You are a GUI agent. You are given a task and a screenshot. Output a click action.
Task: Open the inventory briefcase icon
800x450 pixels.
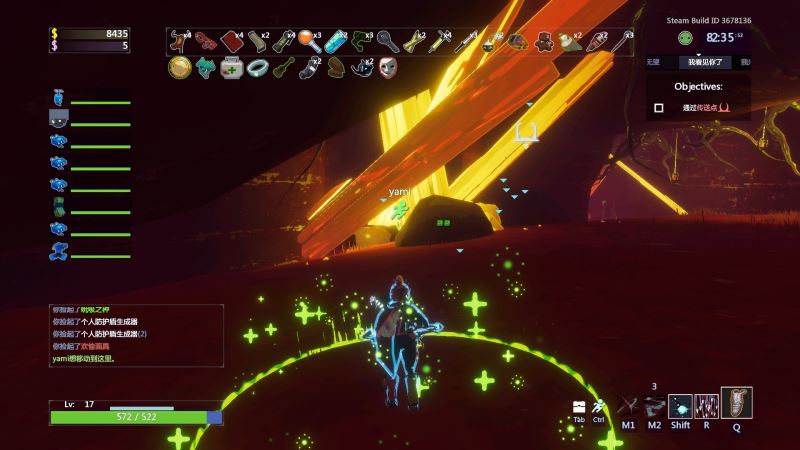[x=579, y=406]
